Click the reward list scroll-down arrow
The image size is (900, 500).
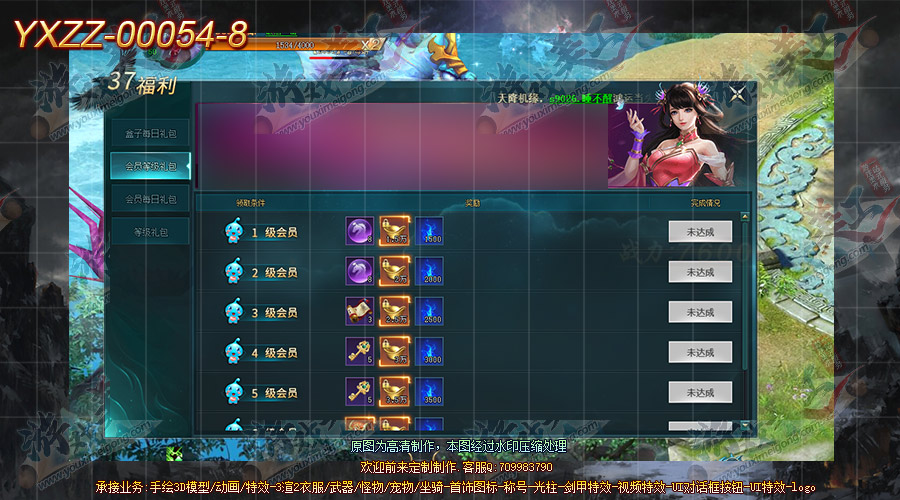(744, 427)
